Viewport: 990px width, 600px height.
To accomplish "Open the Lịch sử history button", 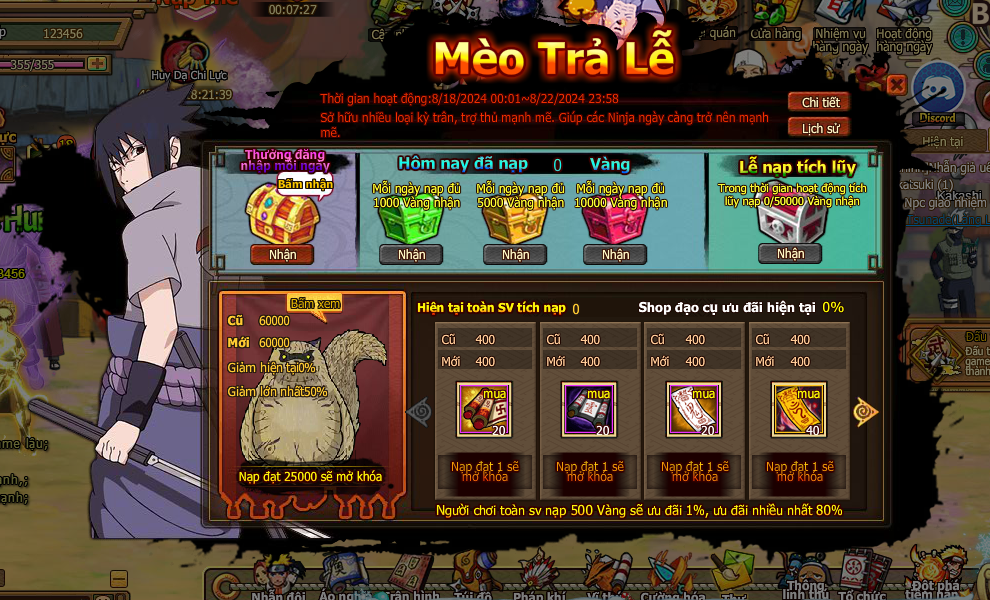I will coord(819,128).
